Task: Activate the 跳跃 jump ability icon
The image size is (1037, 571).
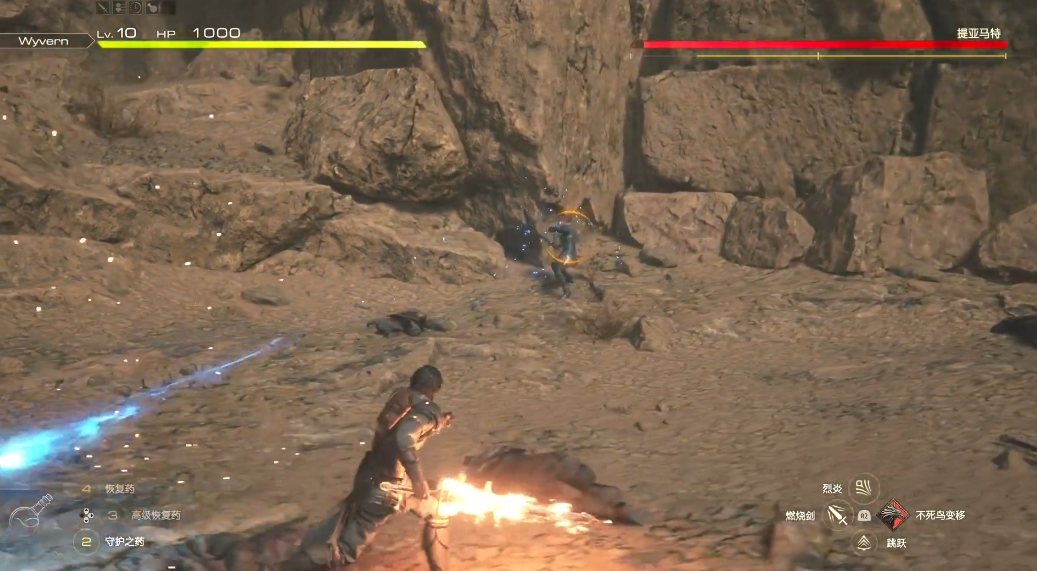Action: pos(863,543)
